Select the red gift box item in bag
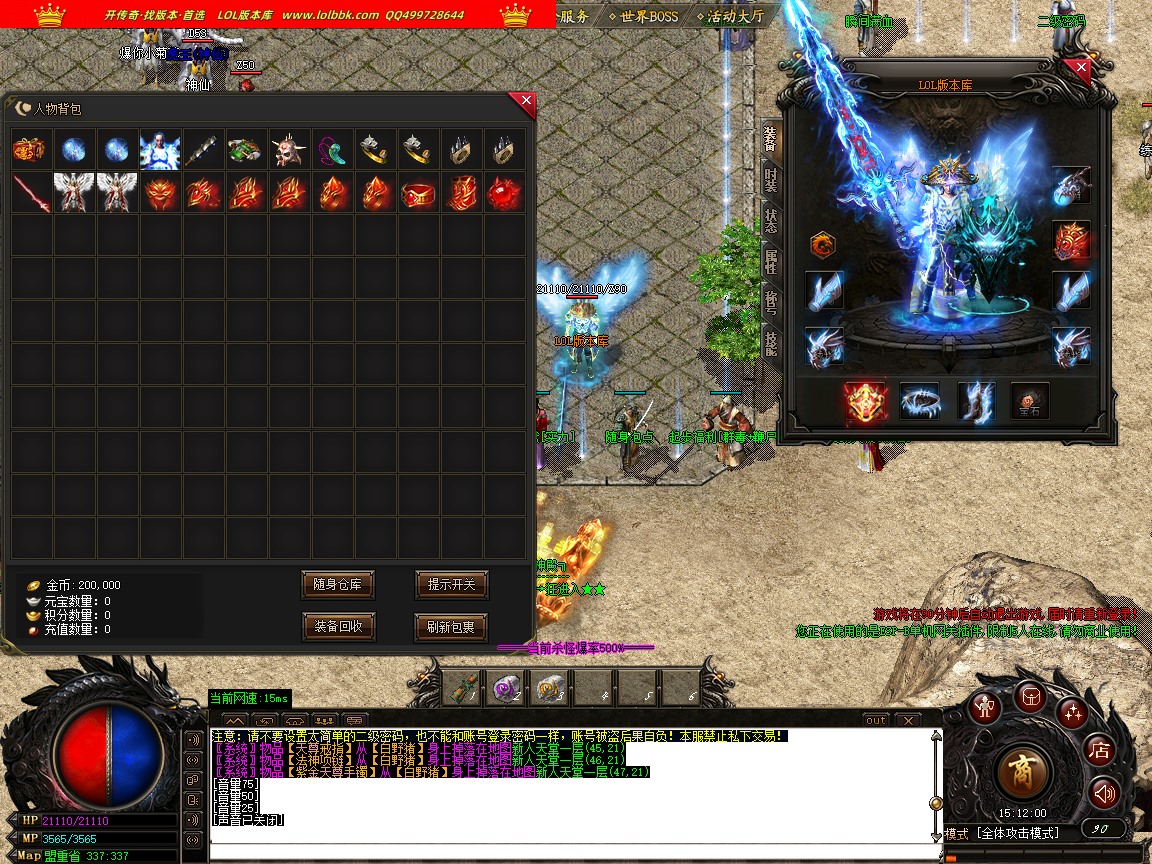Viewport: 1152px width, 864px height. point(31,150)
